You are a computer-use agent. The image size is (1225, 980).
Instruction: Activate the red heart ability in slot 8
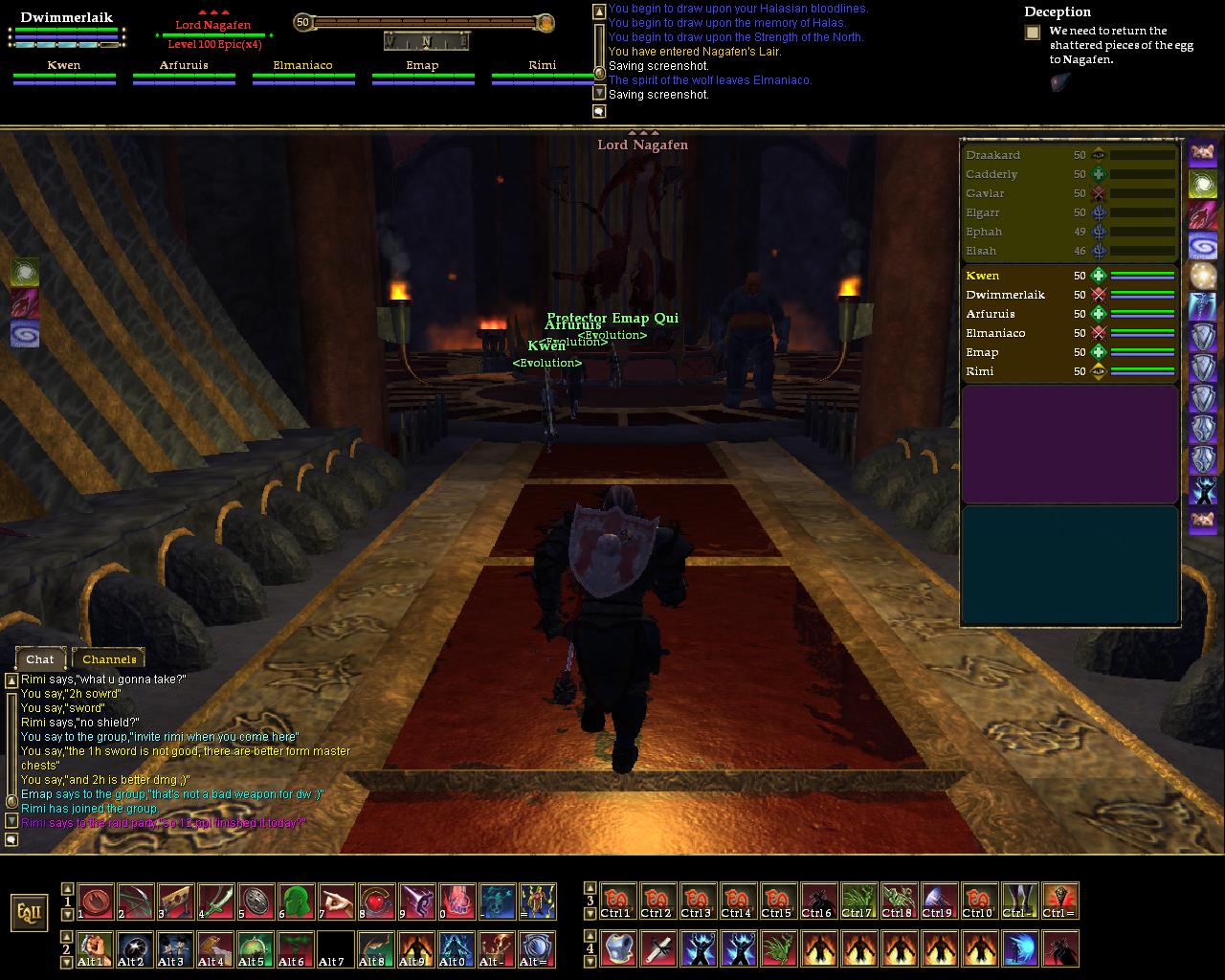point(376,902)
